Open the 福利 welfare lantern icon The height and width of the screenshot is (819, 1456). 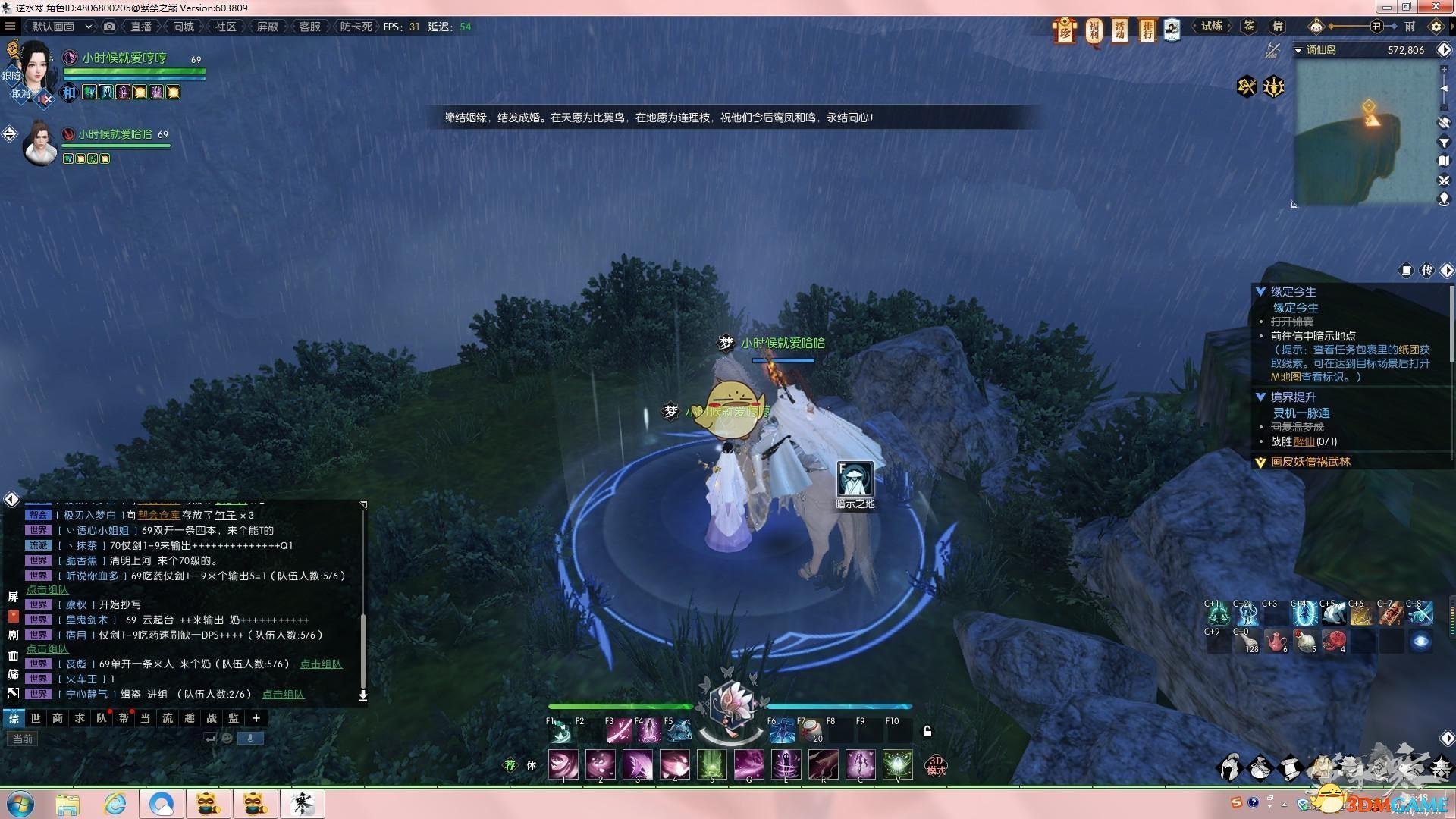(x=1094, y=30)
